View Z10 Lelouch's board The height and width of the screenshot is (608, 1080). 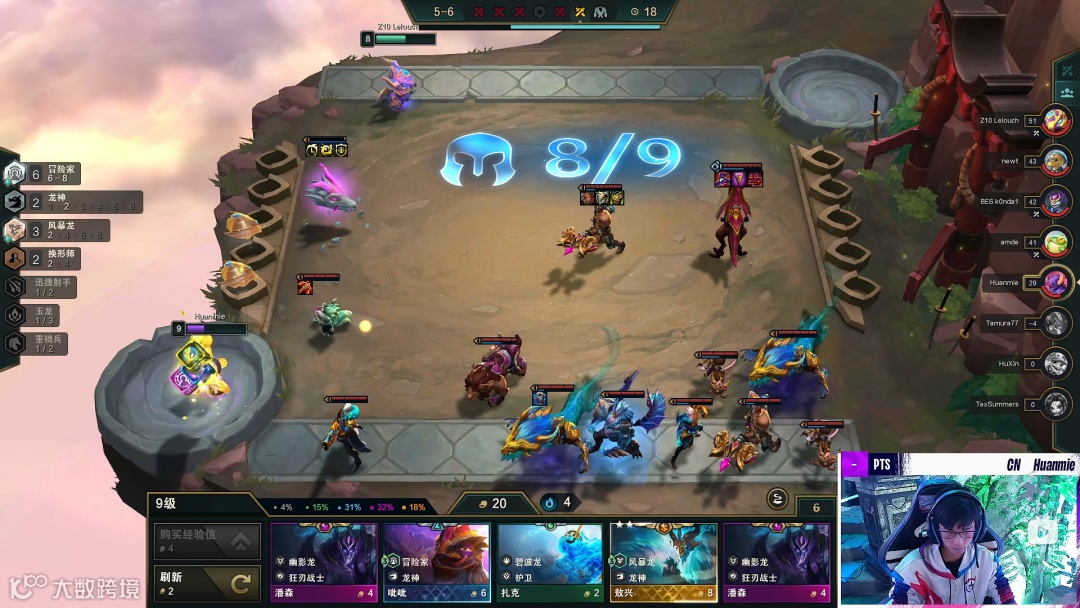tap(1056, 121)
